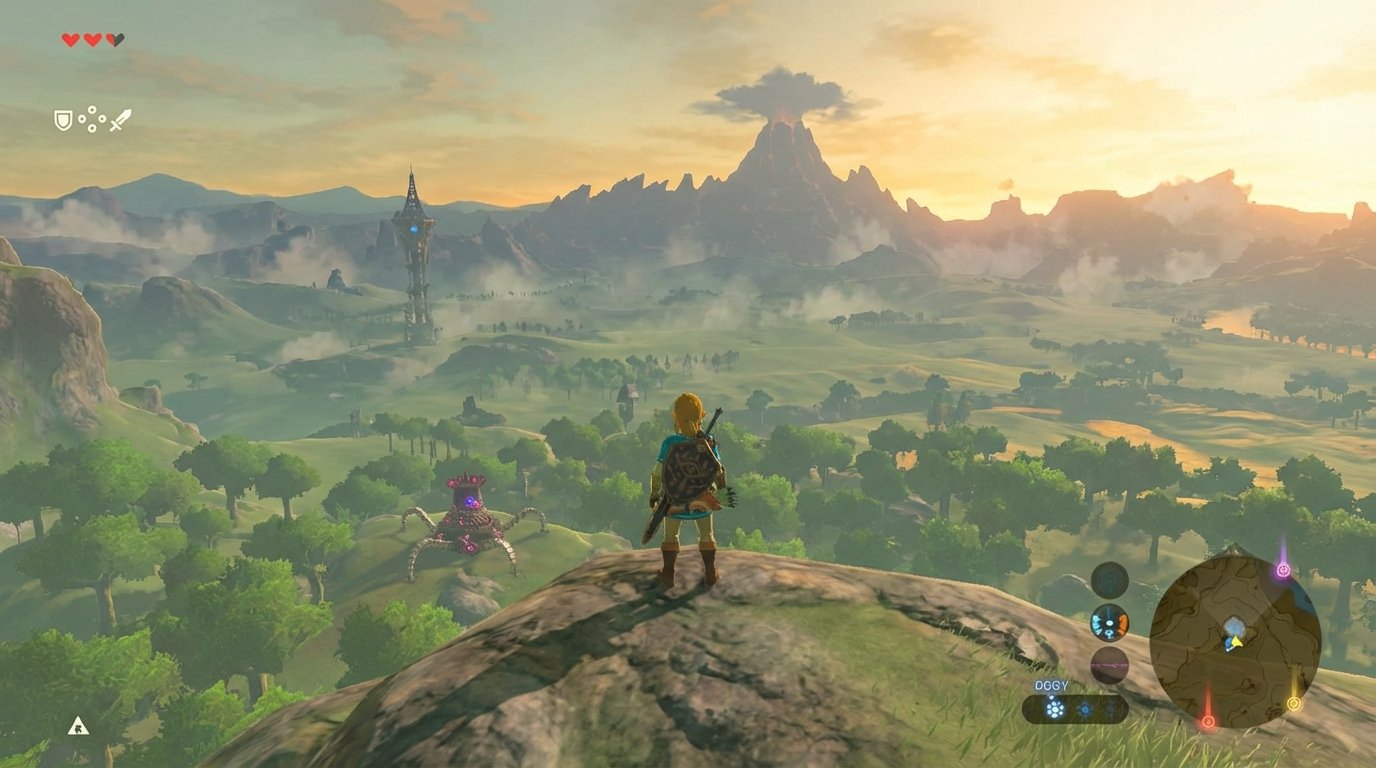Select the pink blurred rune circle icon

[x=1108, y=664]
